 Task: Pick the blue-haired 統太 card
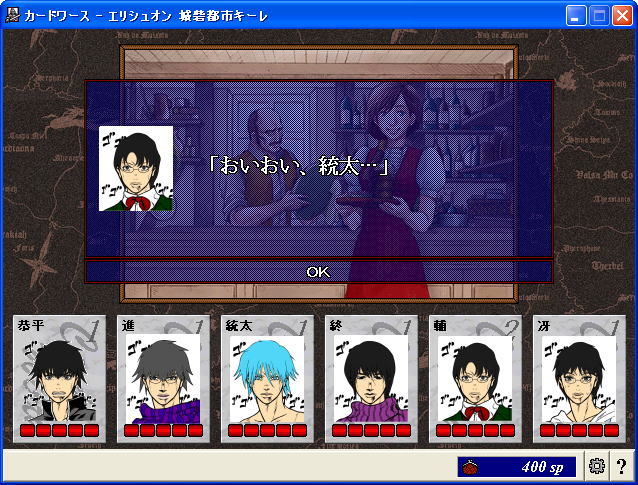[x=267, y=379]
